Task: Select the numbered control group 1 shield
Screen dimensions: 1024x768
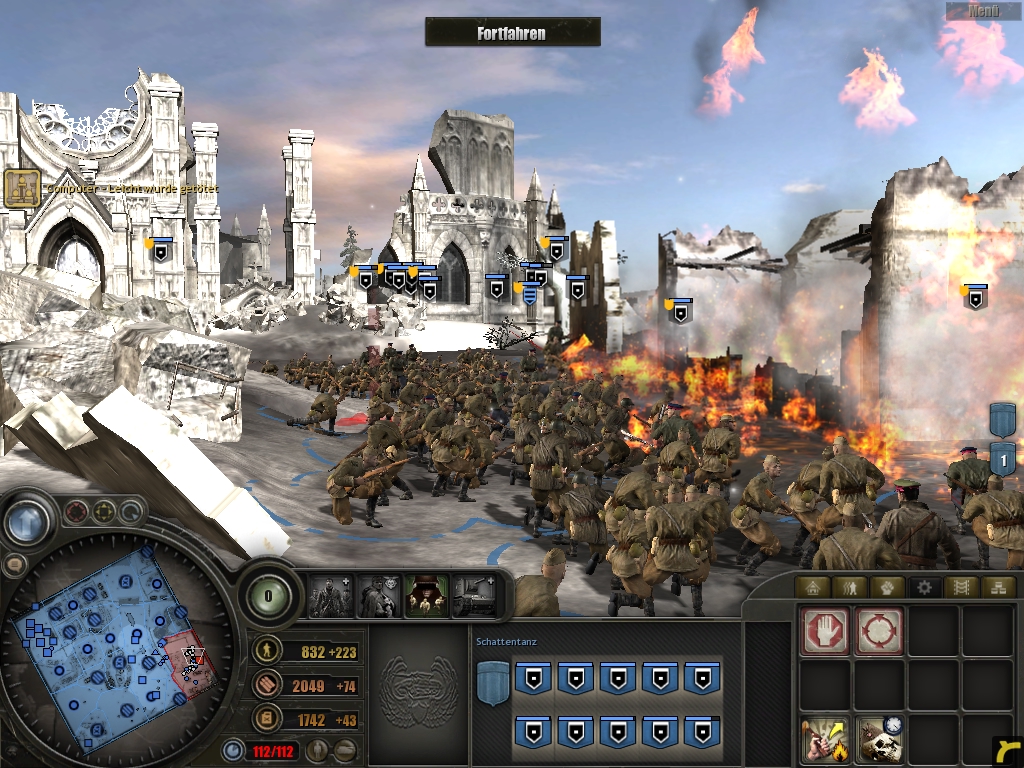Action: [1002, 459]
